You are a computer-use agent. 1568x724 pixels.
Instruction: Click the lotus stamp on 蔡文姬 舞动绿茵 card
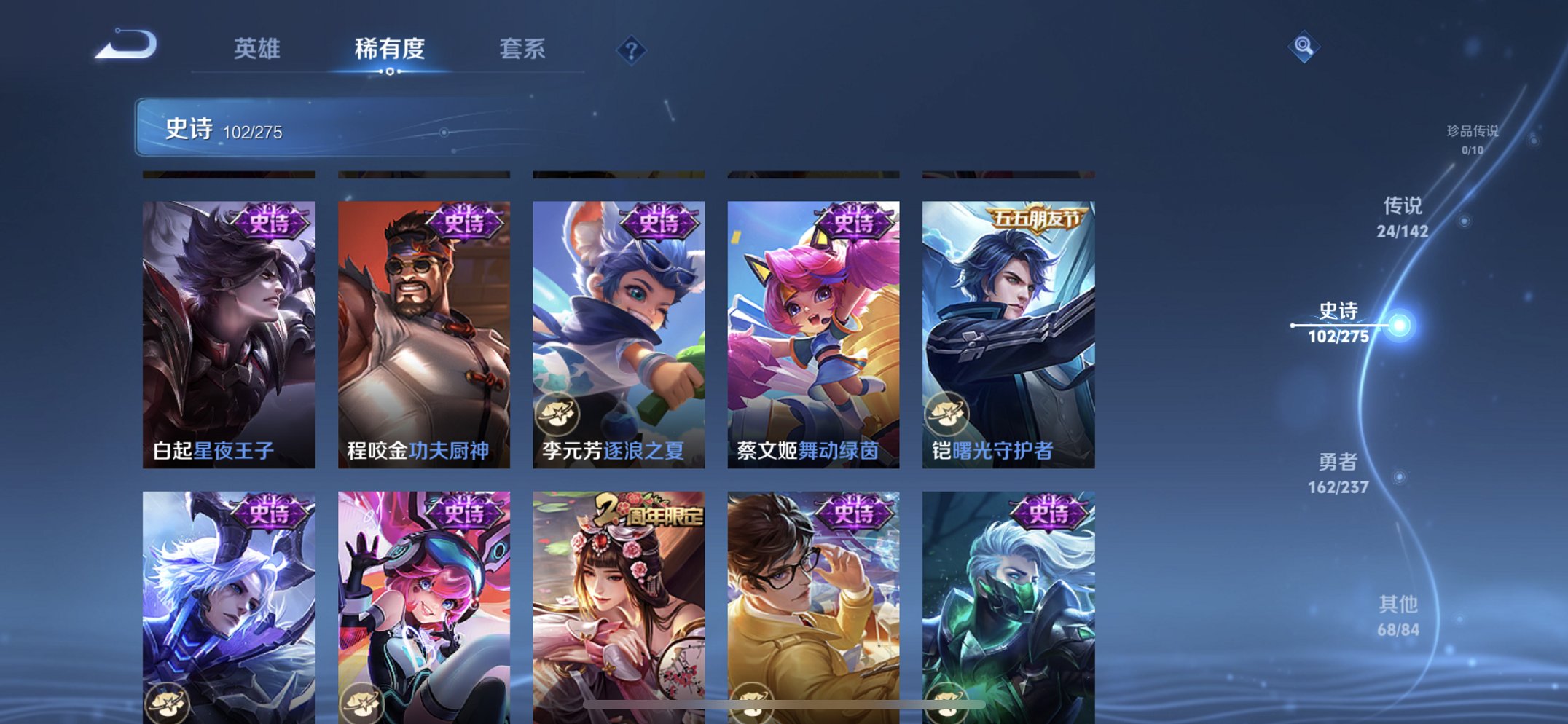click(x=752, y=412)
